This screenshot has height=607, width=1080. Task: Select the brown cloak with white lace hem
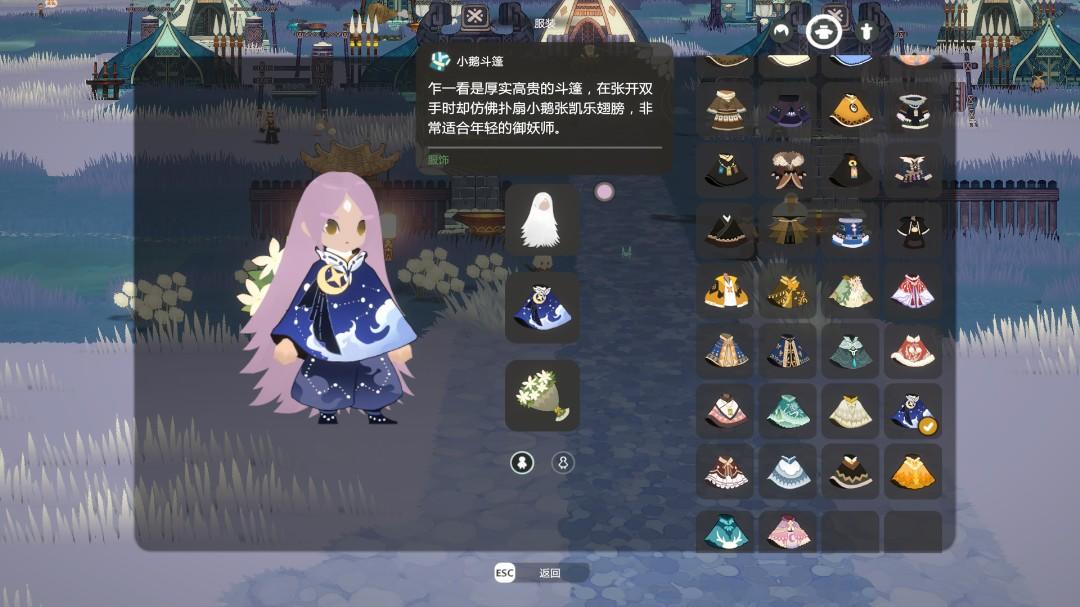pos(725,472)
